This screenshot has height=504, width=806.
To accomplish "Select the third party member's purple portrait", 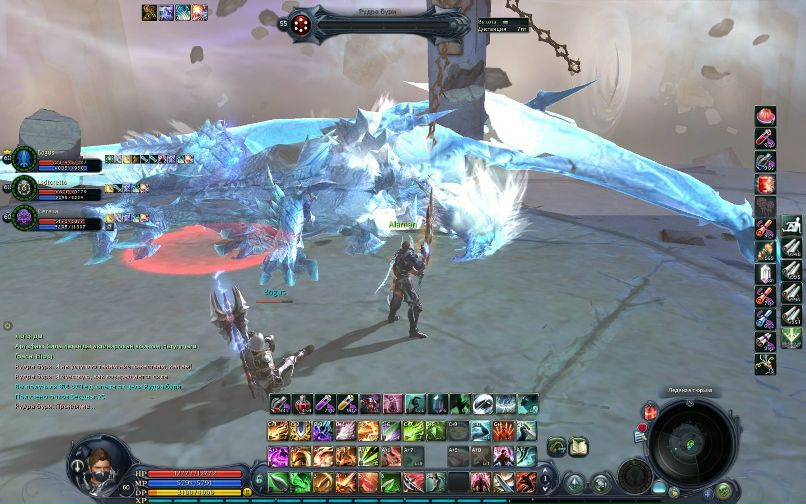I will point(25,215).
